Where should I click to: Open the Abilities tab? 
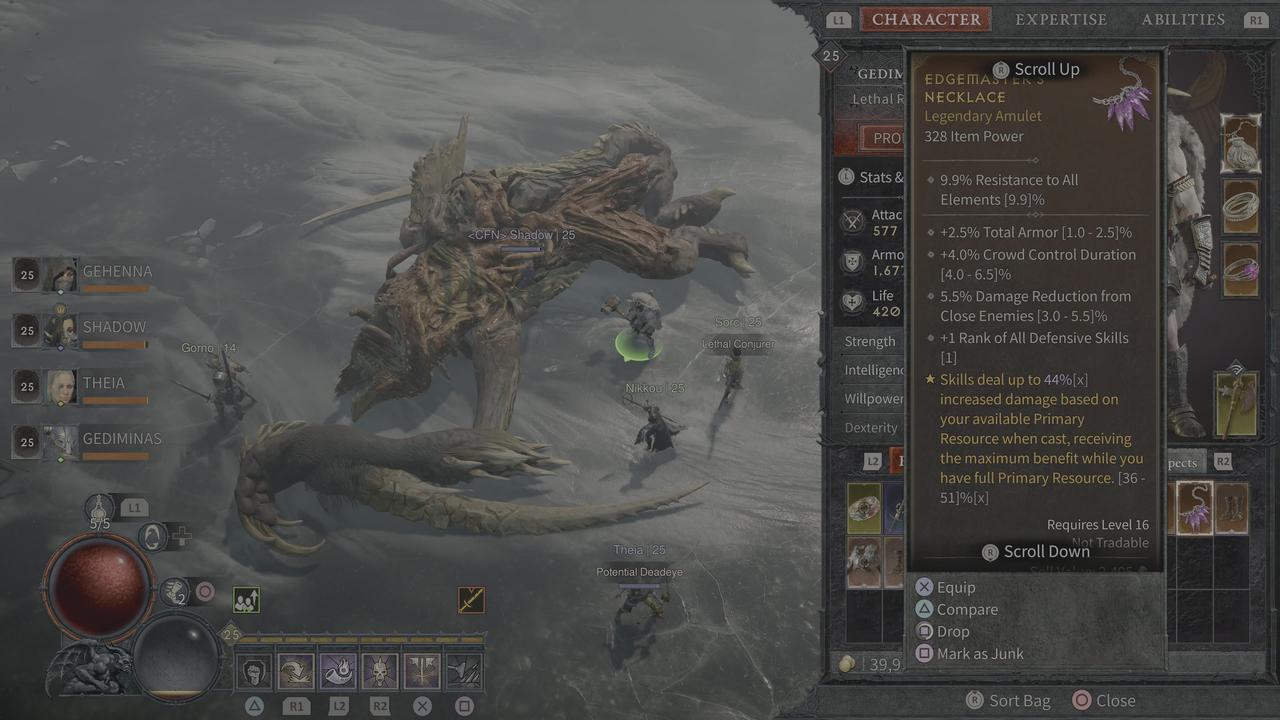[x=1183, y=19]
